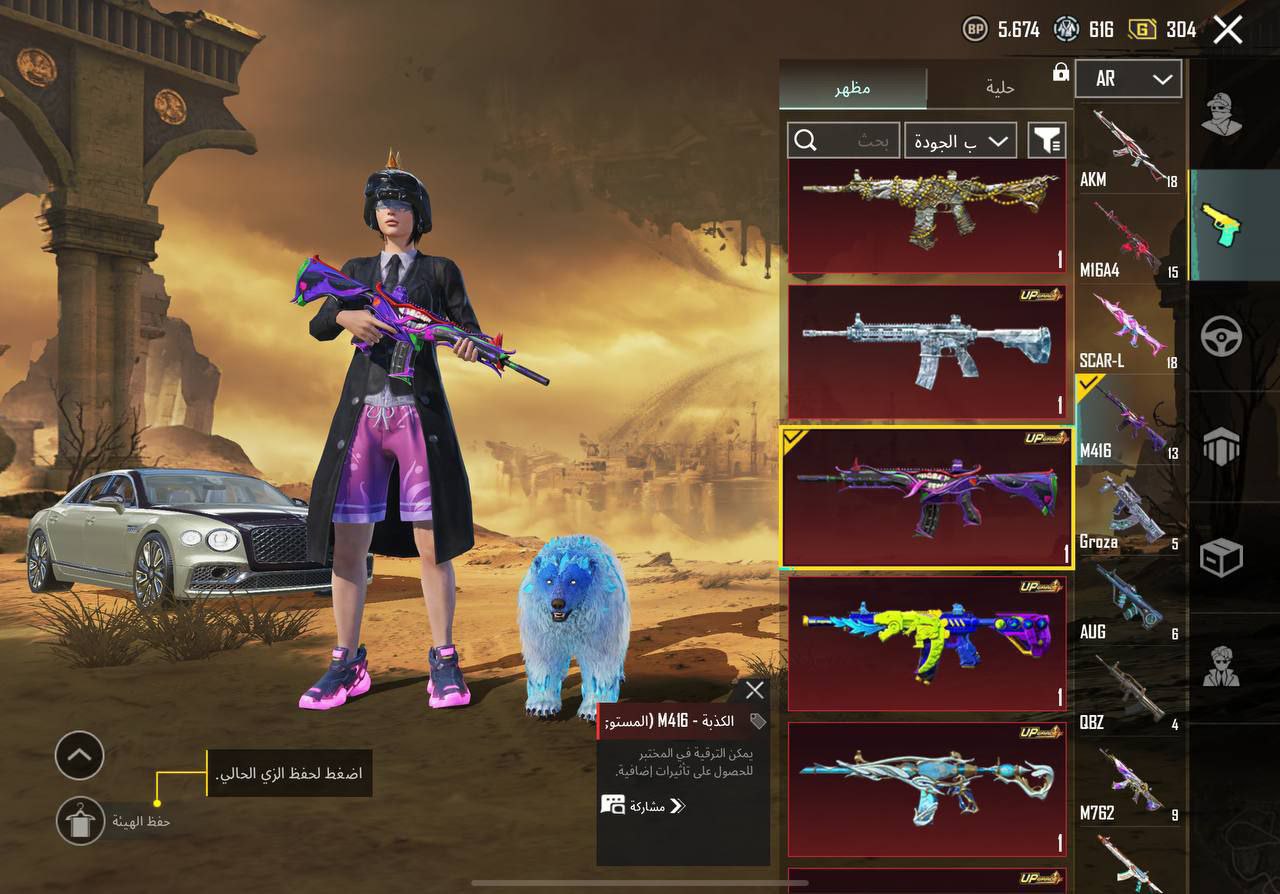Viewport: 1280px width, 894px height.
Task: Choose the QBZ weapon entry
Action: (1128, 692)
